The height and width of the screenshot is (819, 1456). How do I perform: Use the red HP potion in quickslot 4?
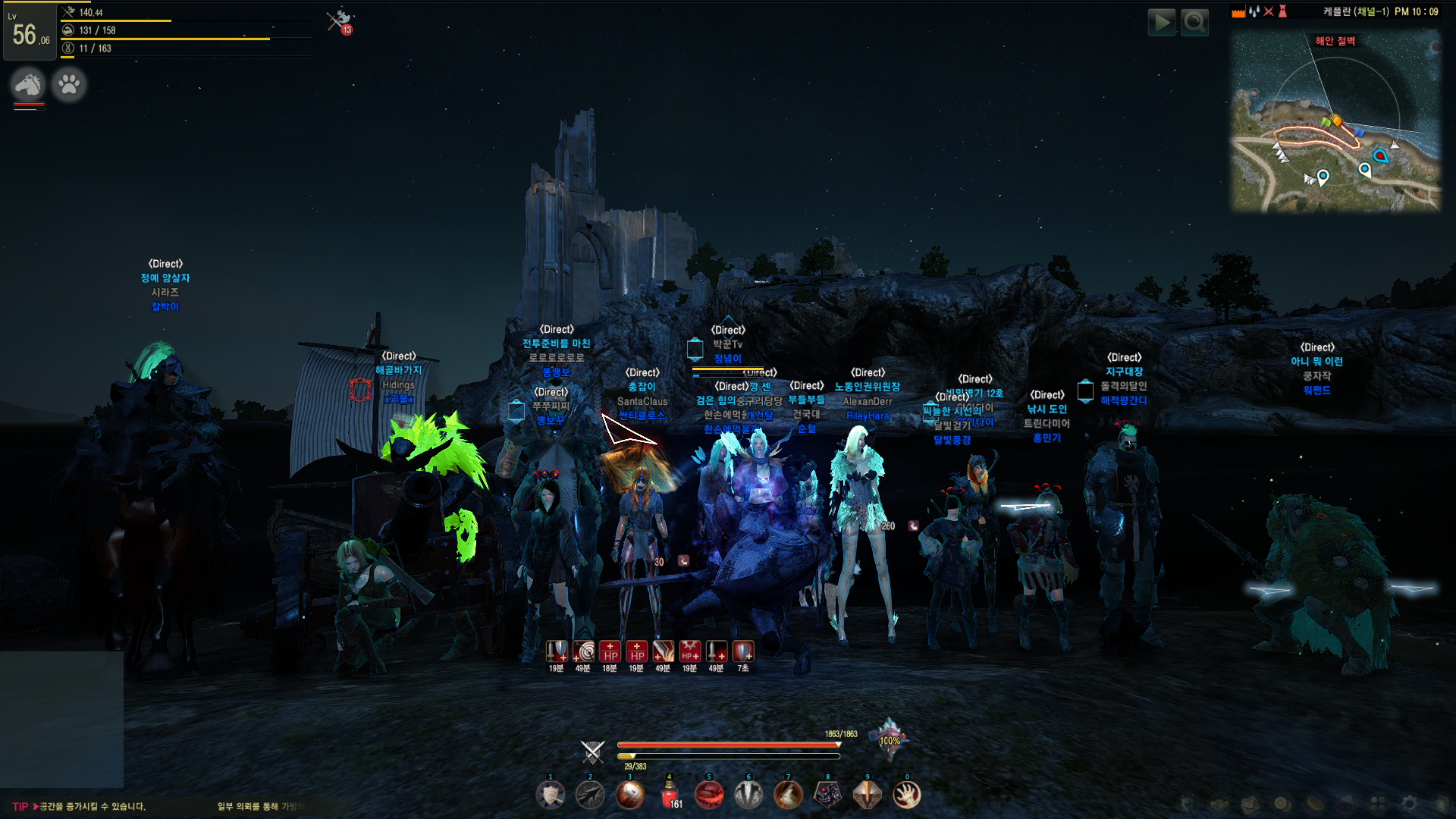(x=669, y=795)
